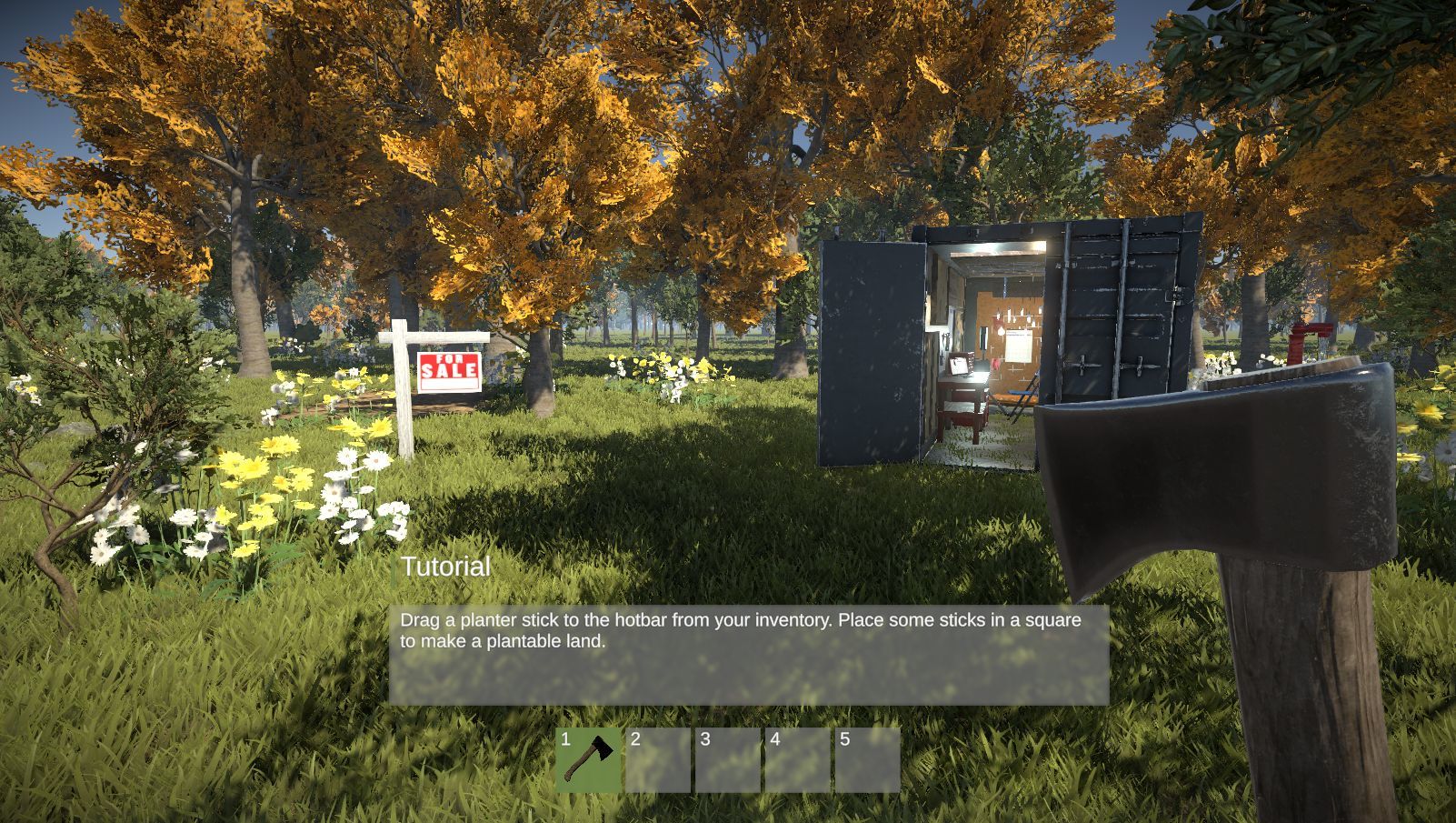Click hotbar slot 3
This screenshot has height=823, width=1456.
point(729,758)
